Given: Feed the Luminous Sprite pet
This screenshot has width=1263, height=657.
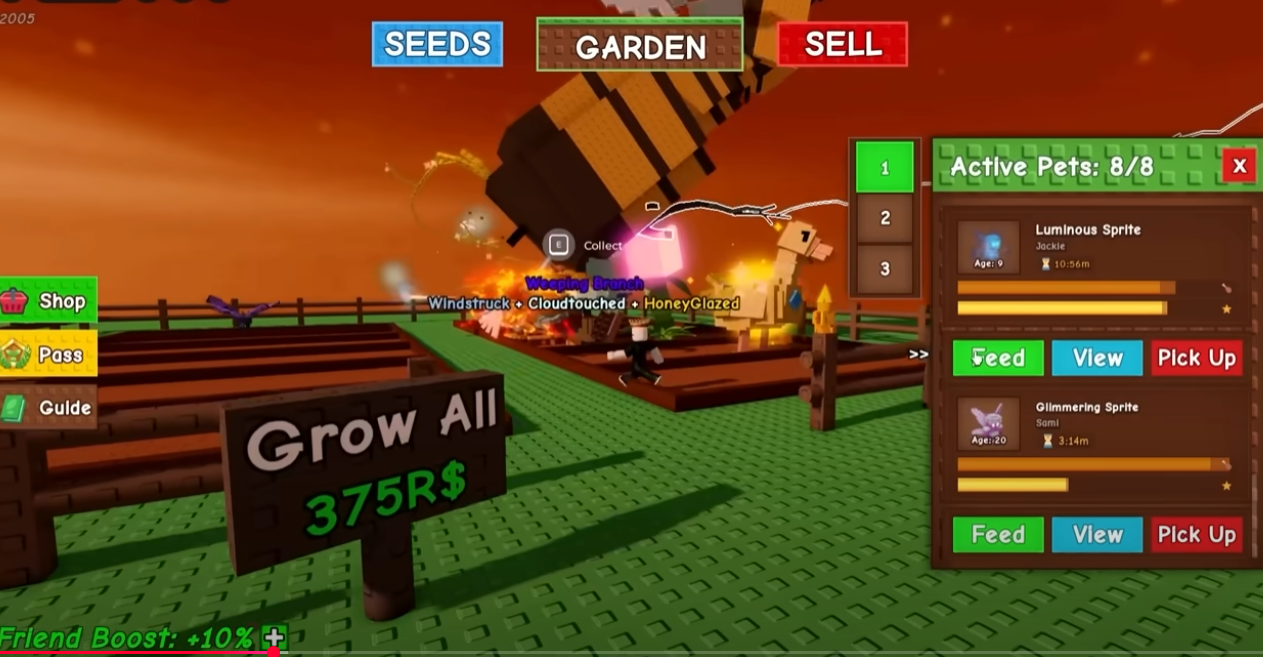Looking at the screenshot, I should (998, 358).
